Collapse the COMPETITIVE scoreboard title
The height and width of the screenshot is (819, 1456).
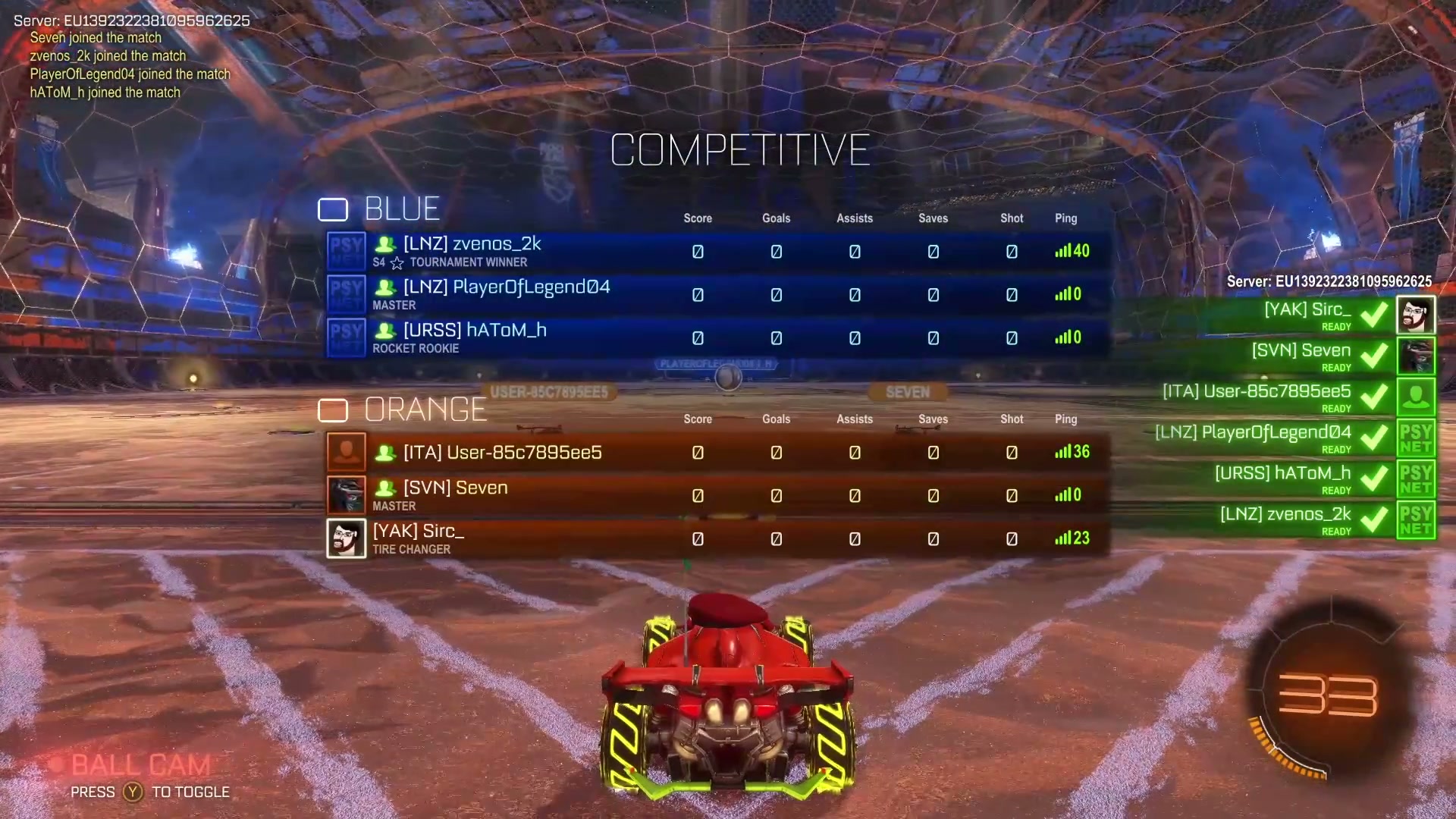point(740,149)
